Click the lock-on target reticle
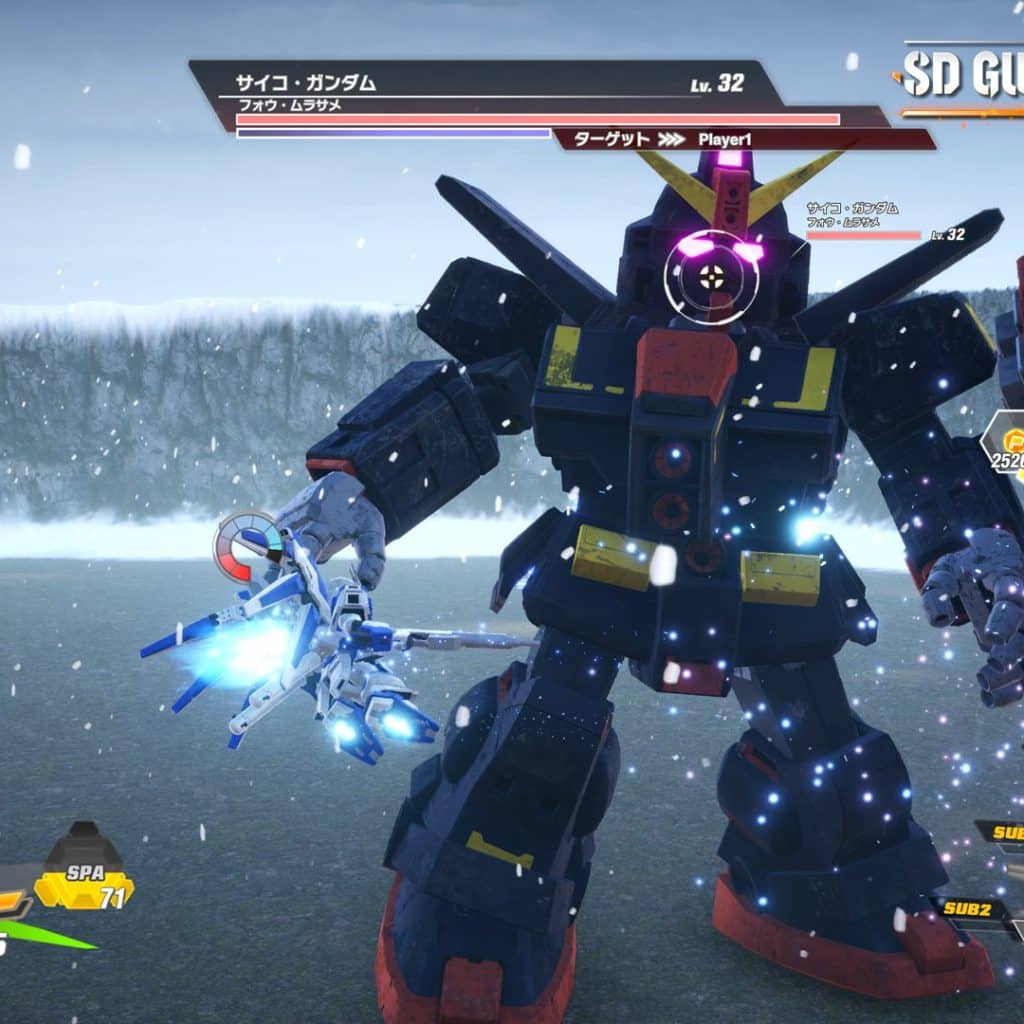 click(x=712, y=277)
